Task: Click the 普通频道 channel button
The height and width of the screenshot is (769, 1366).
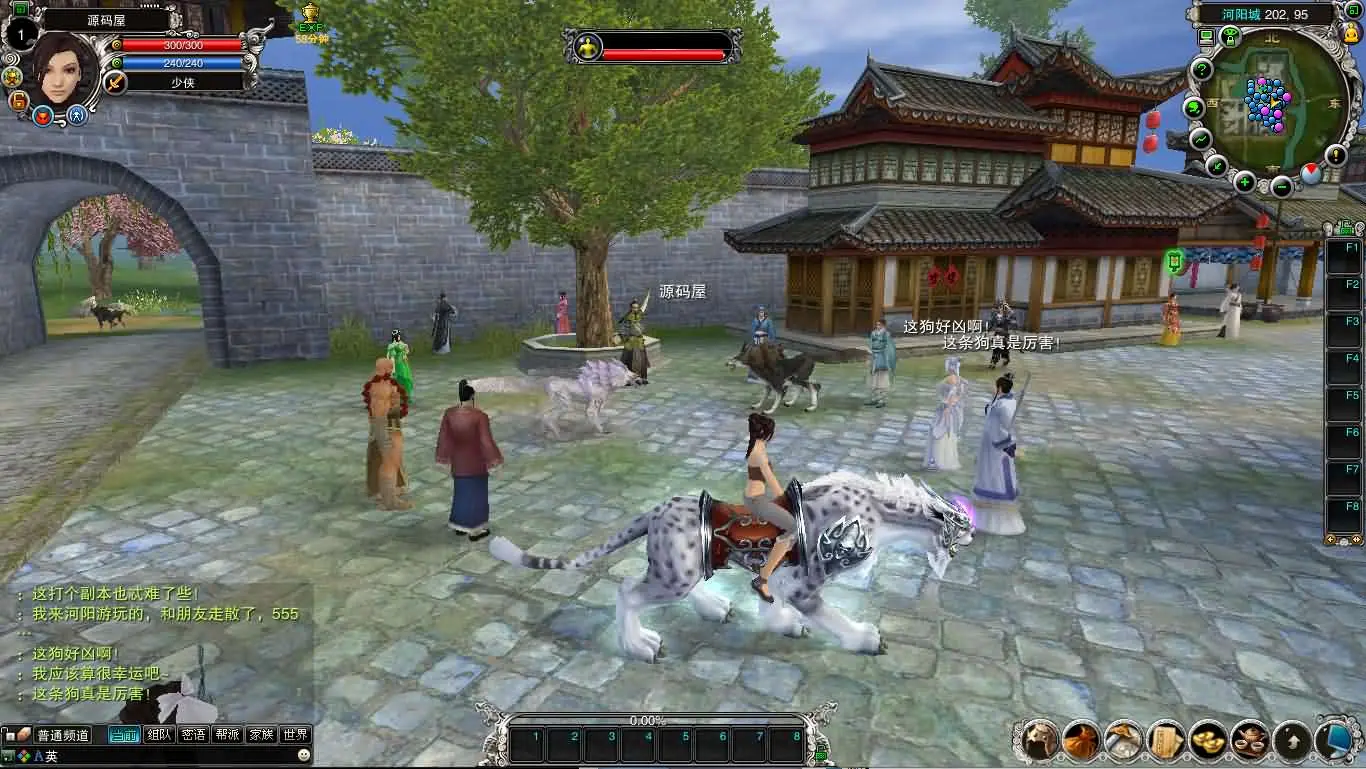Action: pyautogui.click(x=62, y=735)
